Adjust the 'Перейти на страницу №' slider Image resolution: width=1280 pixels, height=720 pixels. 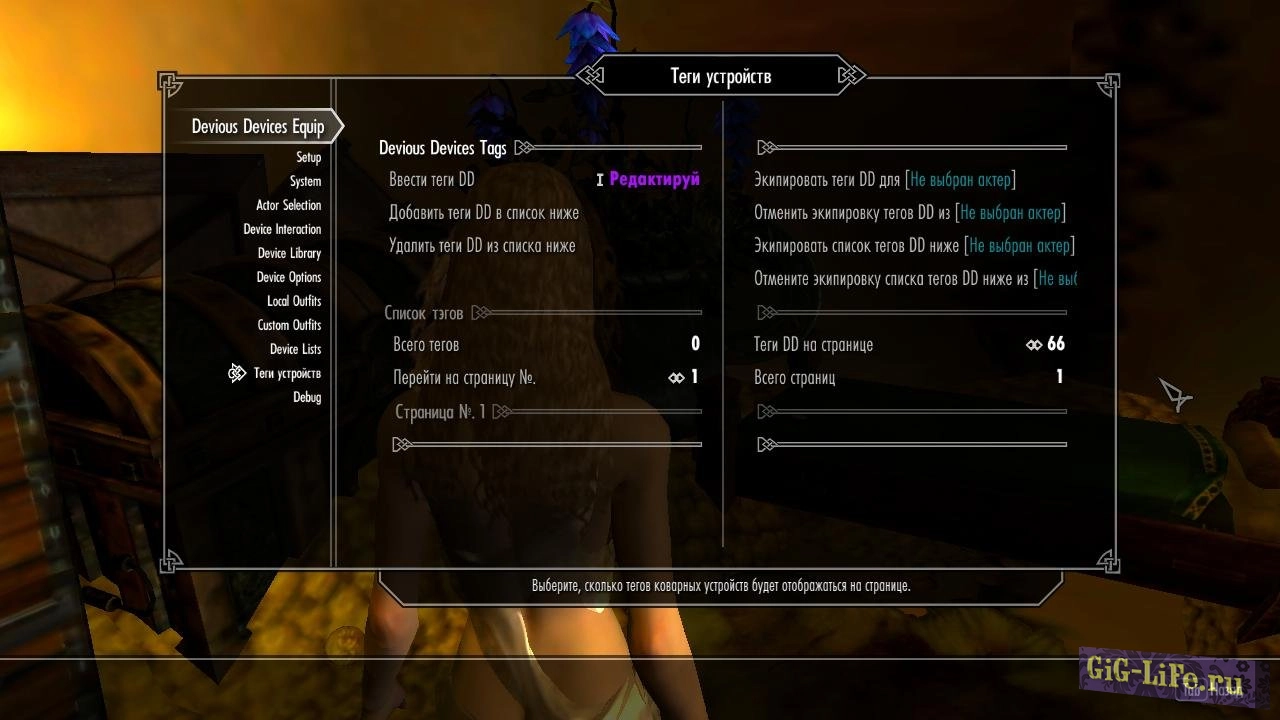683,378
